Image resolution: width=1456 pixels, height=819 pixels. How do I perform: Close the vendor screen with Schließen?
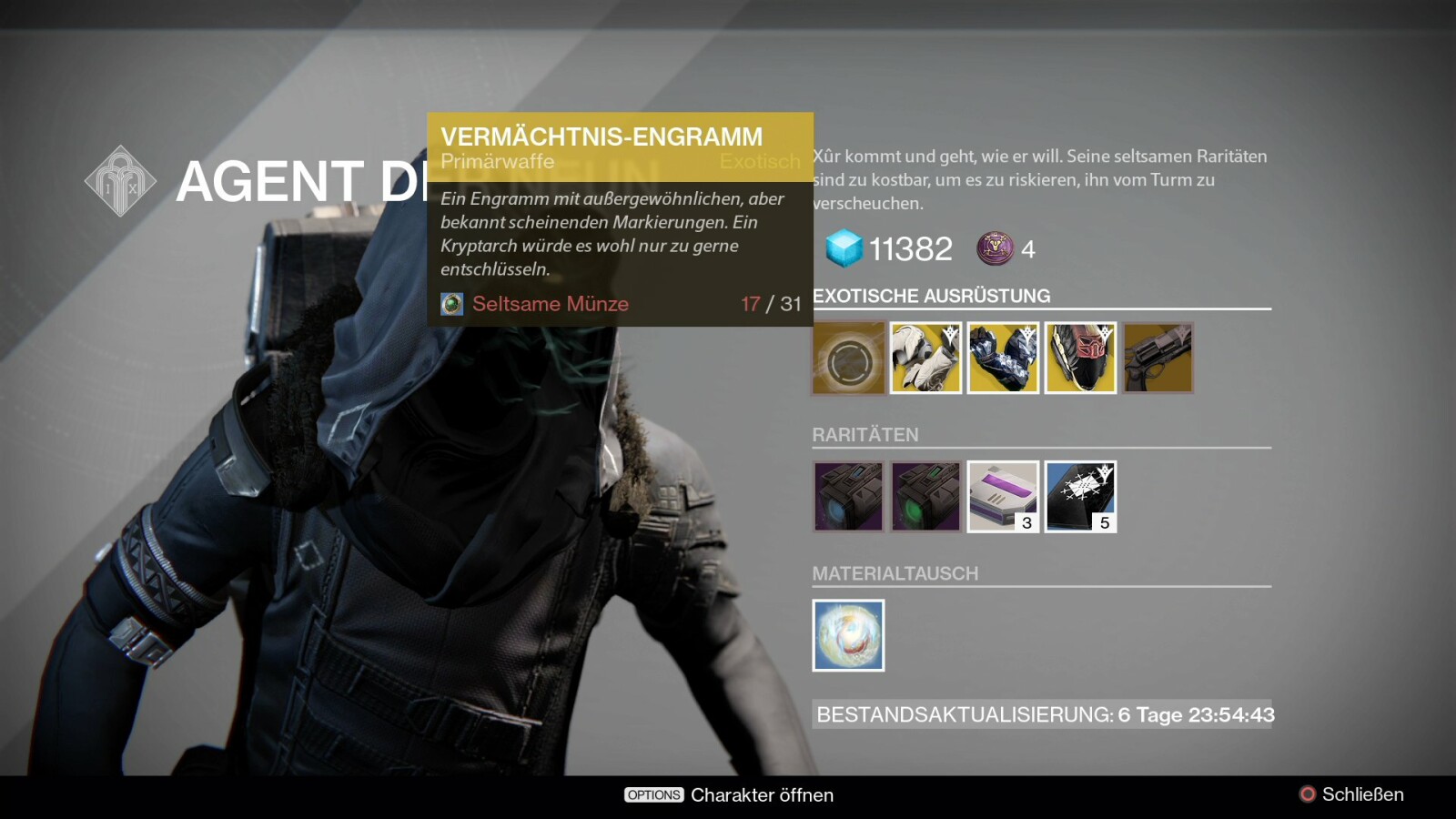(1351, 794)
